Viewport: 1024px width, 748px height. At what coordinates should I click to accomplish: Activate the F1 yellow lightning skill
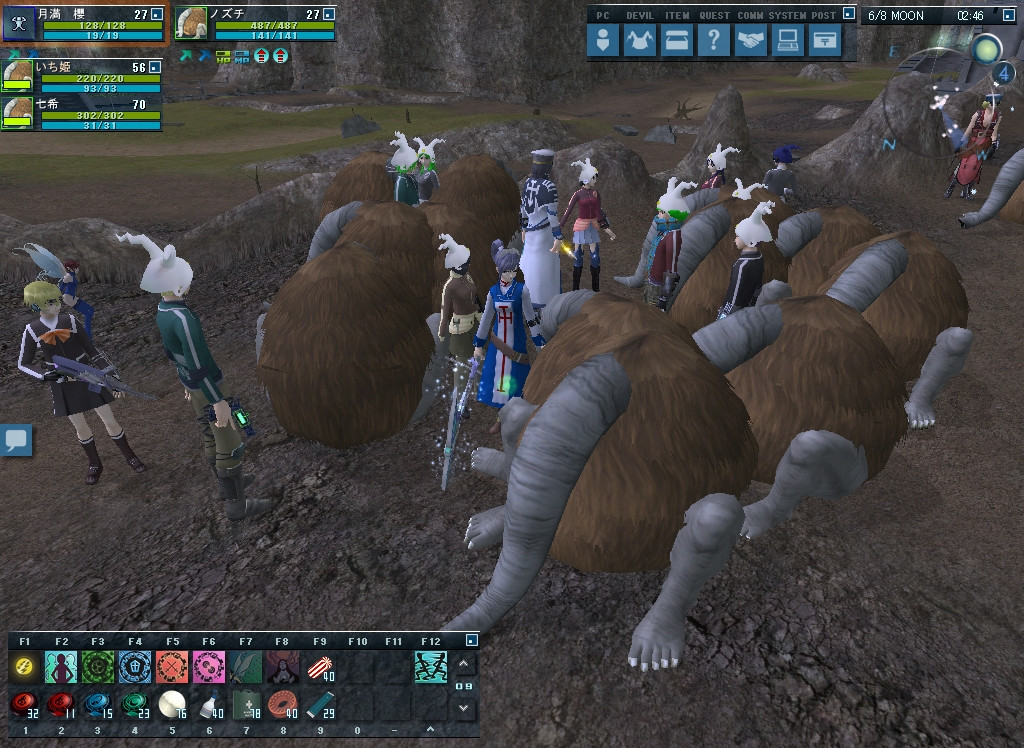click(25, 666)
